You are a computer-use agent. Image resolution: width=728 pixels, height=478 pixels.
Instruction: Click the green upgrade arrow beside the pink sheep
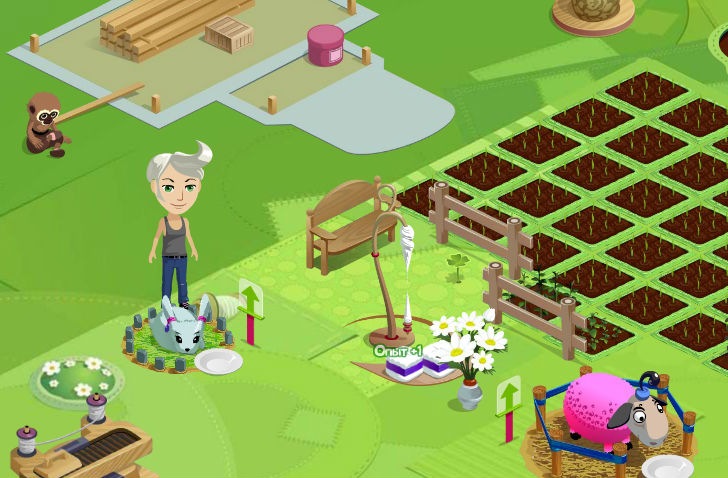point(509,396)
